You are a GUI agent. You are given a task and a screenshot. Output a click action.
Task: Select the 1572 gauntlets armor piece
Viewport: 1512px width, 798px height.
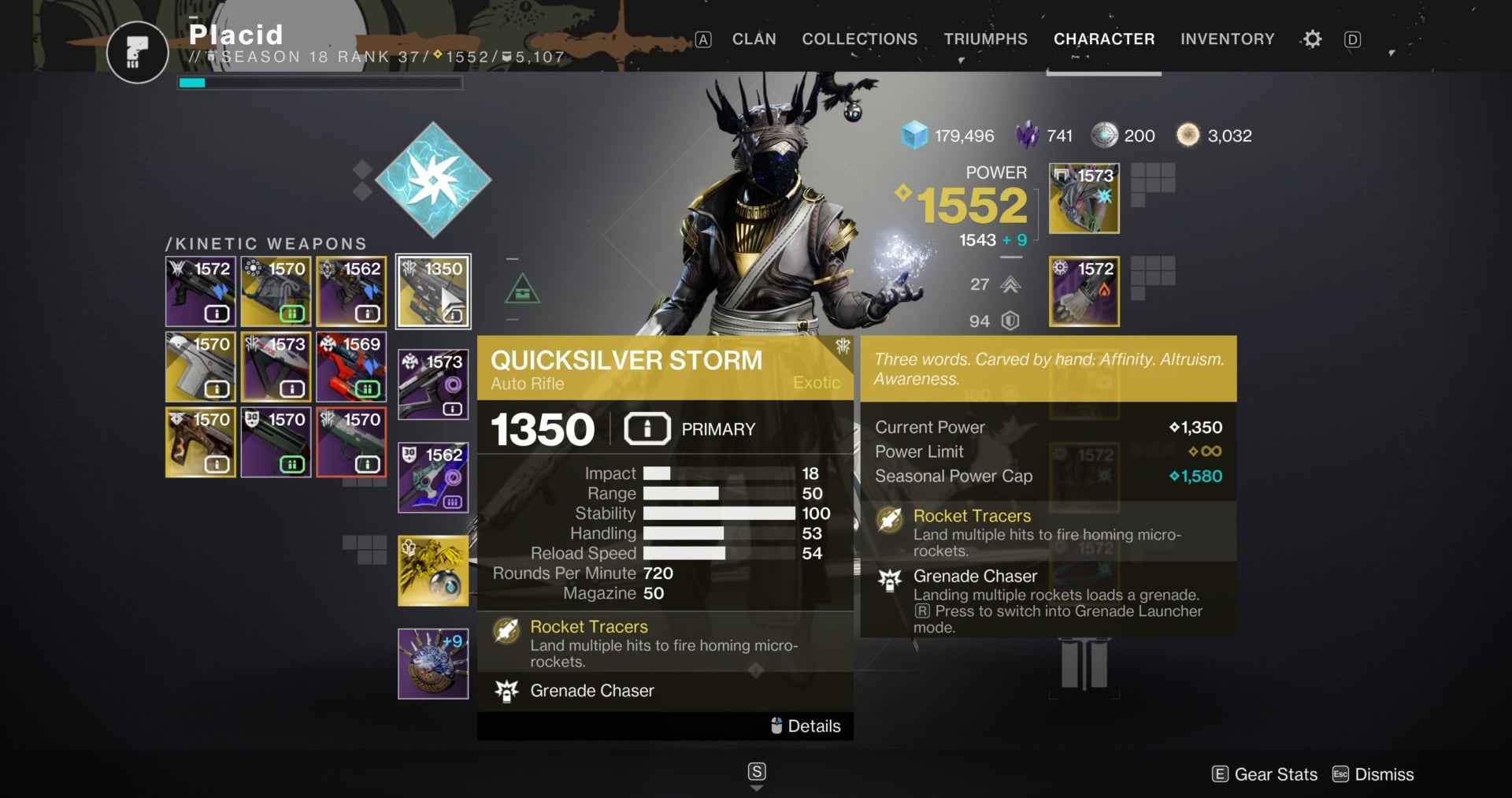(1084, 291)
